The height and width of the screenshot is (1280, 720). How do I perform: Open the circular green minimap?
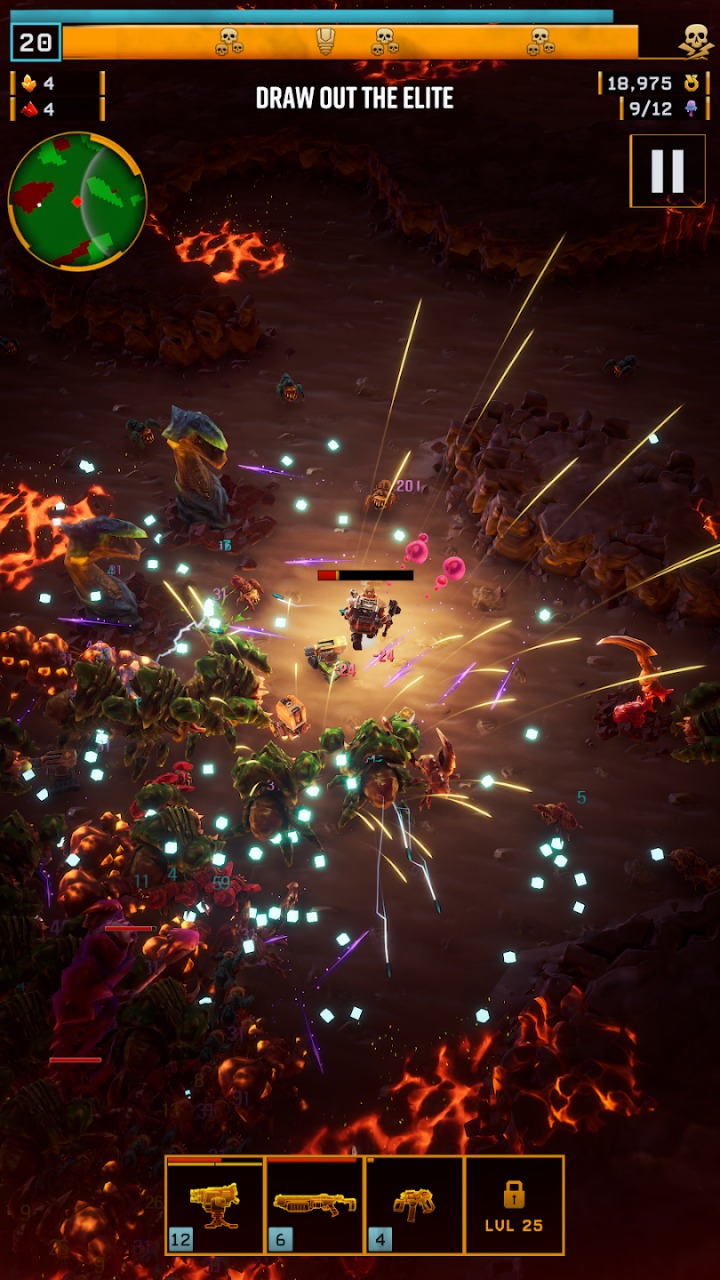click(77, 201)
